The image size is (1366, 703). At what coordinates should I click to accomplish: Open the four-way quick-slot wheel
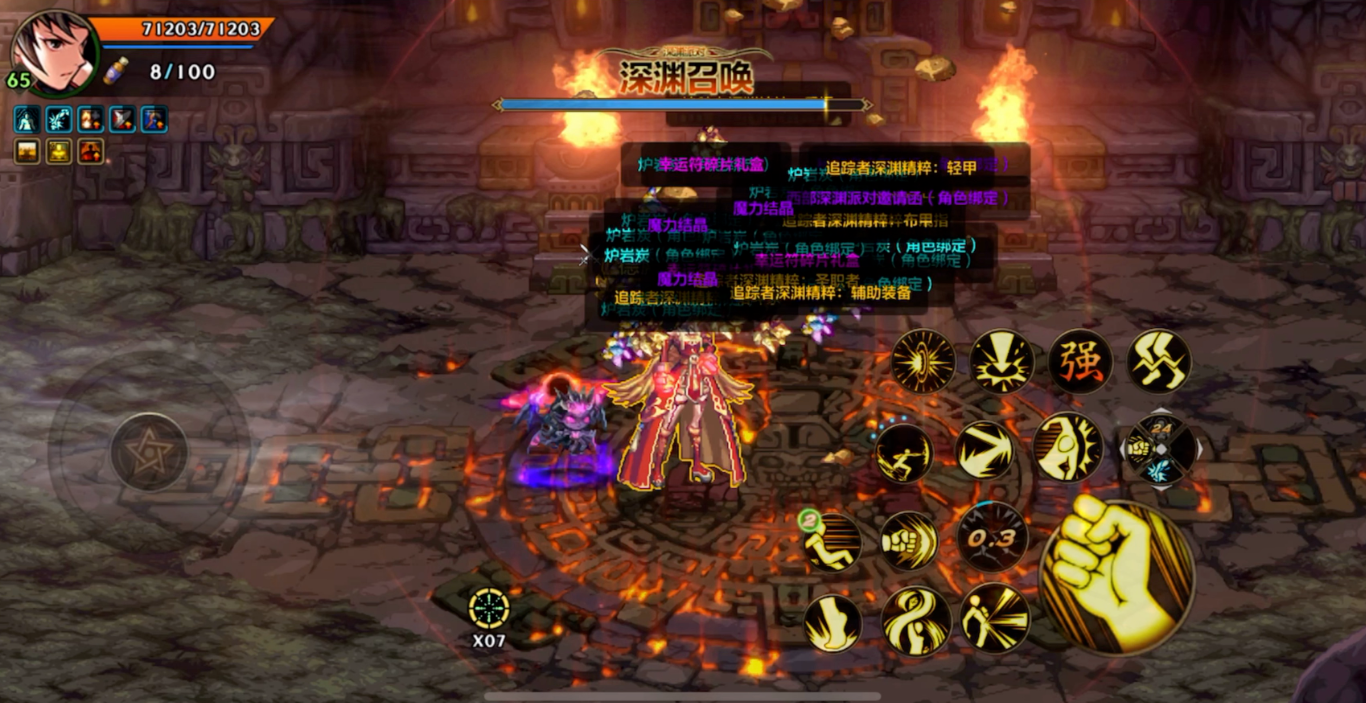click(x=1159, y=449)
